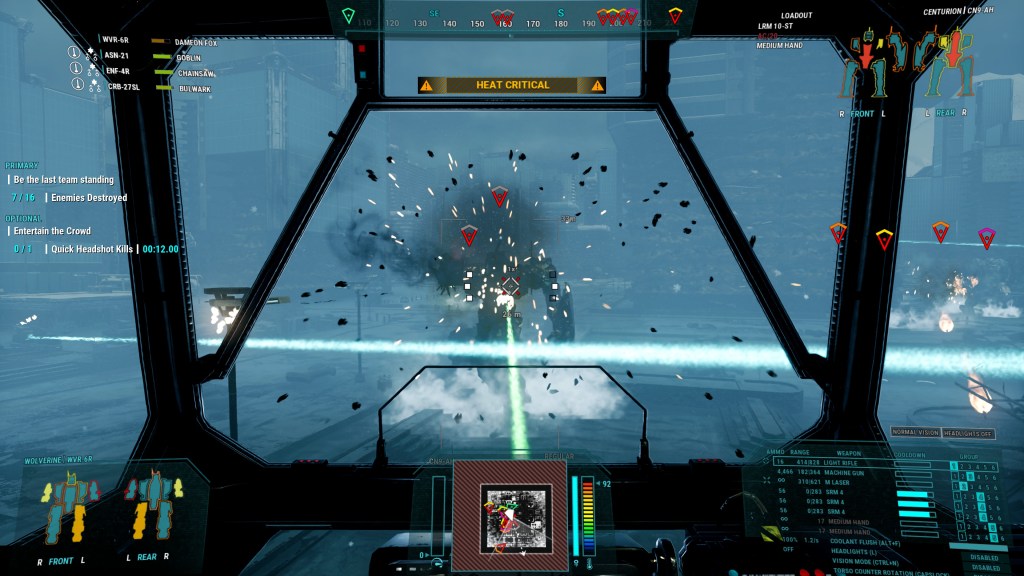
Task: Toggle the Normal Vision mode indicator
Action: click(915, 432)
